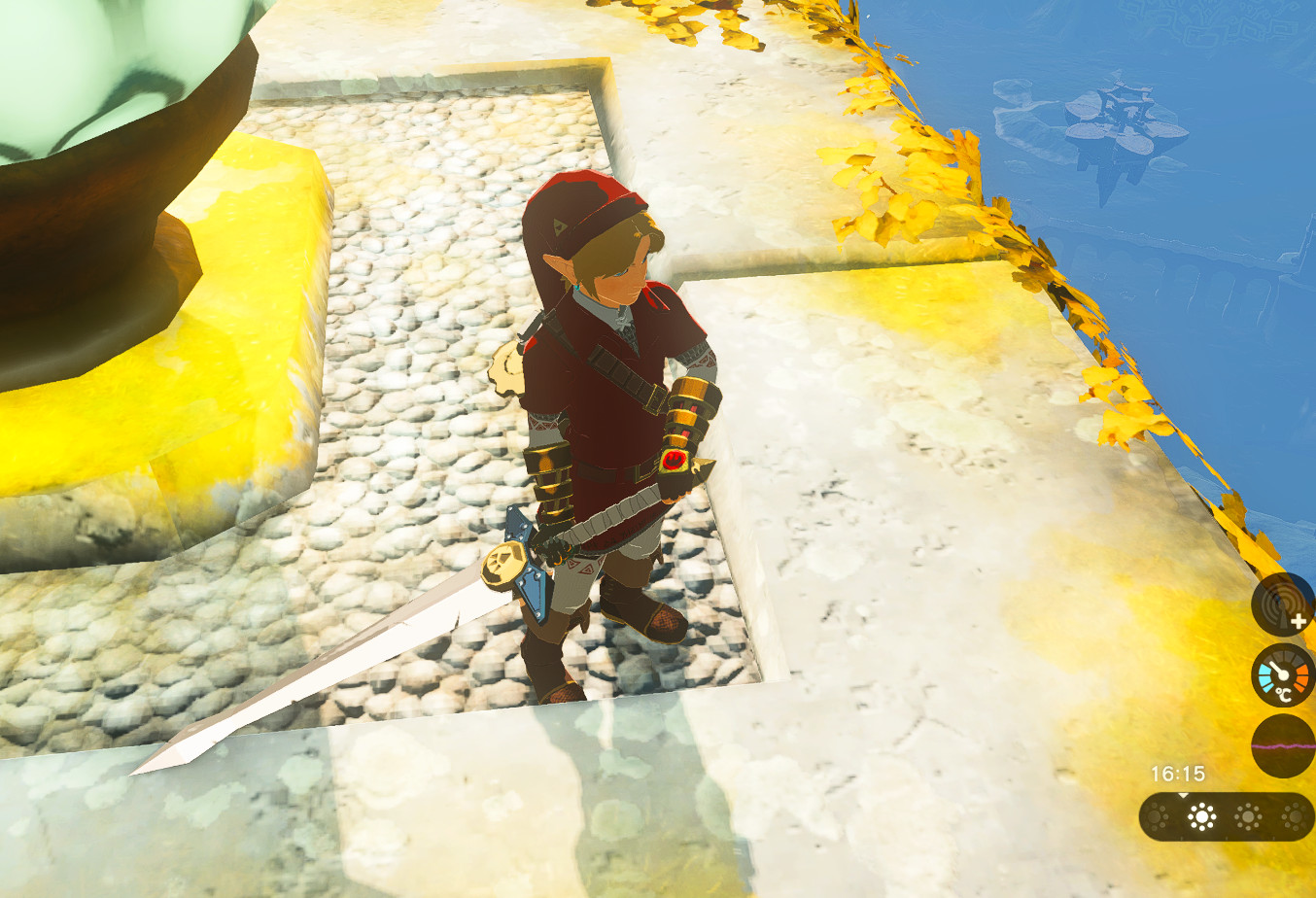Viewport: 1316px width, 898px height.
Task: Click the plus symbol on the sensor circle
Action: [1298, 621]
